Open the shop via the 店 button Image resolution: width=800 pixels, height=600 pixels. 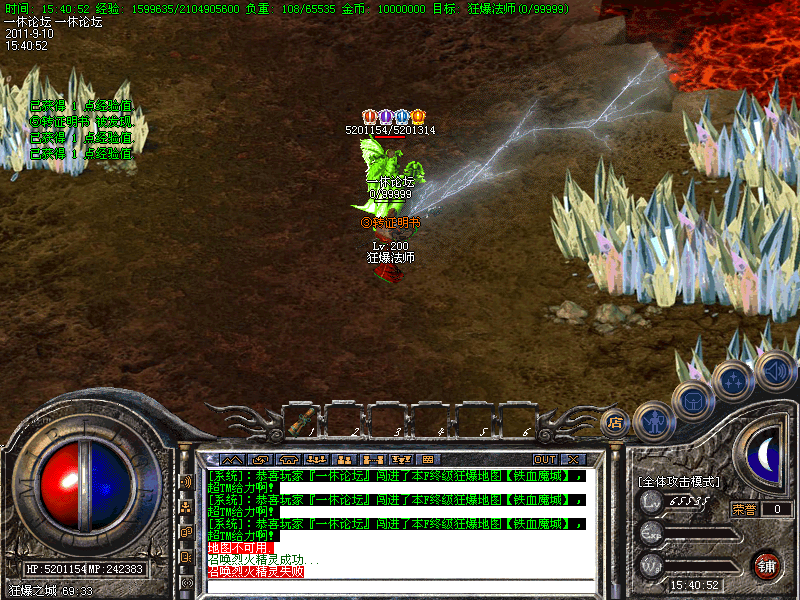[616, 422]
